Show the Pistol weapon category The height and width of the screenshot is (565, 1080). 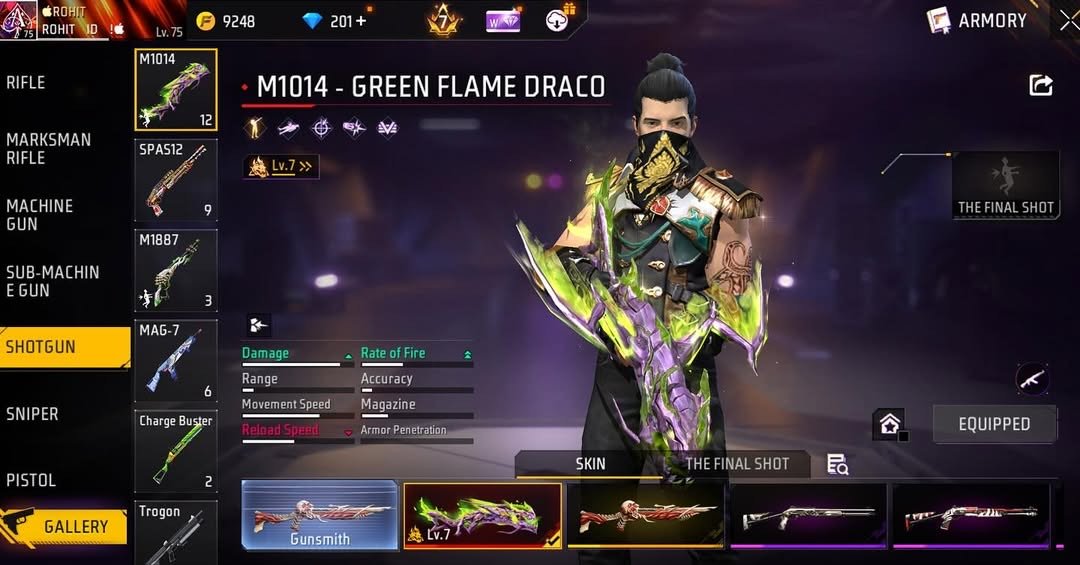(31, 480)
